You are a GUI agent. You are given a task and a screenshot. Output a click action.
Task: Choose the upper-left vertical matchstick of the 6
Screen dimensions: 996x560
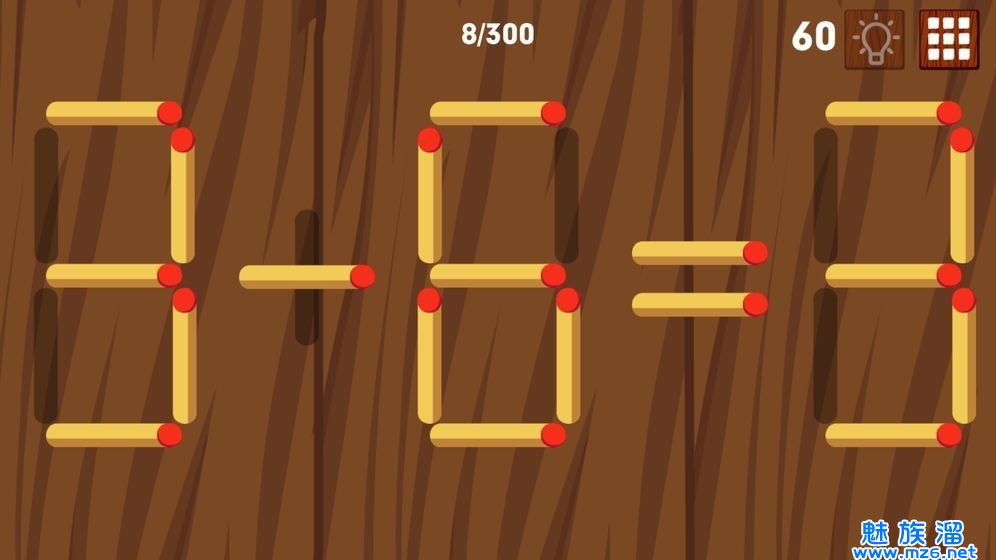tap(430, 195)
